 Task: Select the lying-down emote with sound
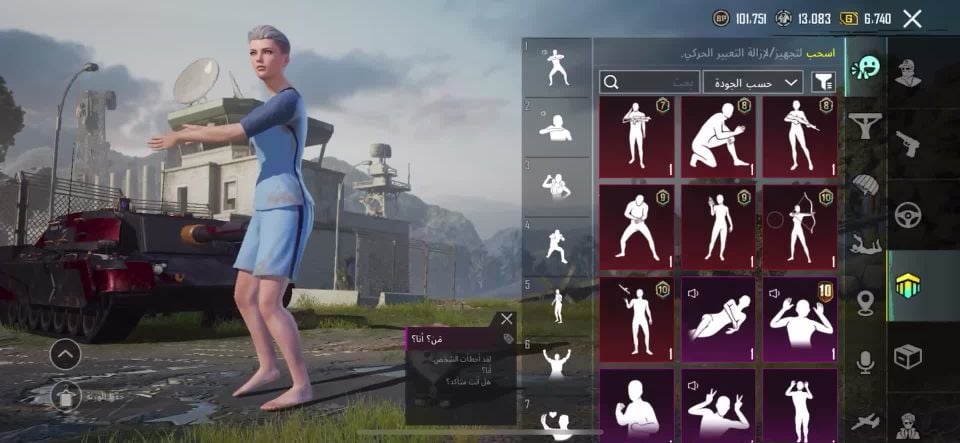718,319
